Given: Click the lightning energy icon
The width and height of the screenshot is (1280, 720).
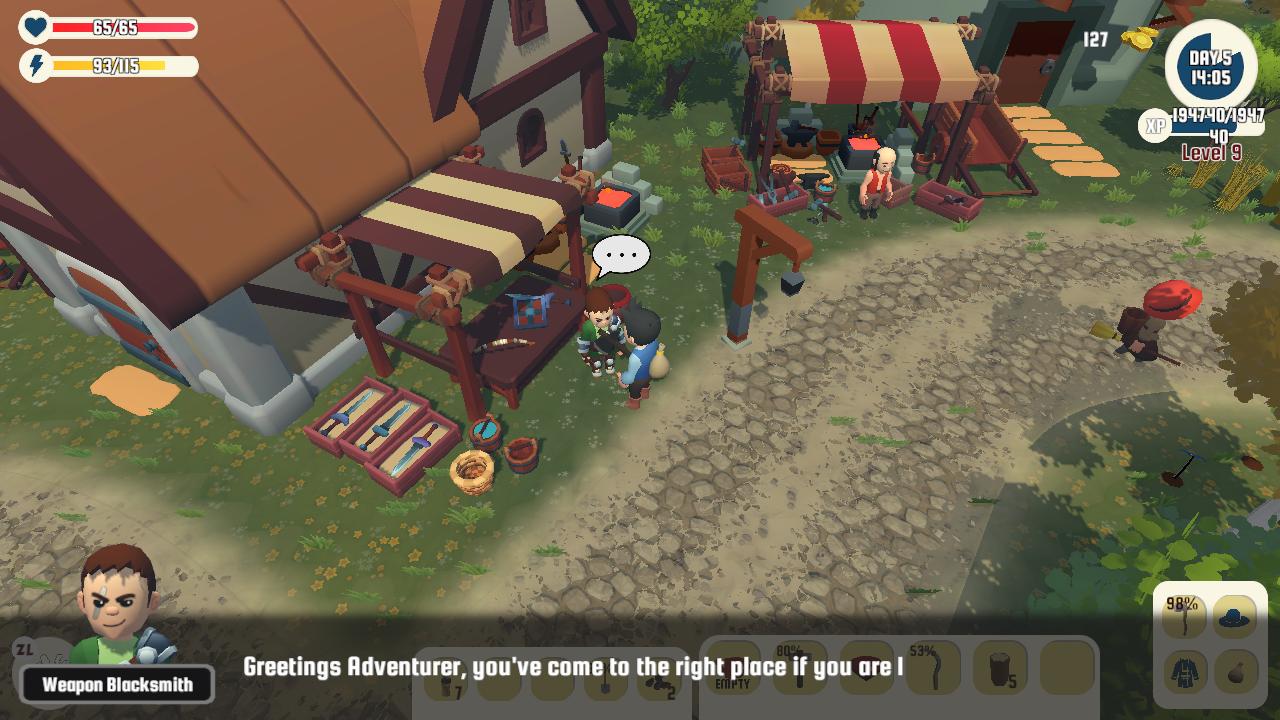Looking at the screenshot, I should tap(35, 65).
